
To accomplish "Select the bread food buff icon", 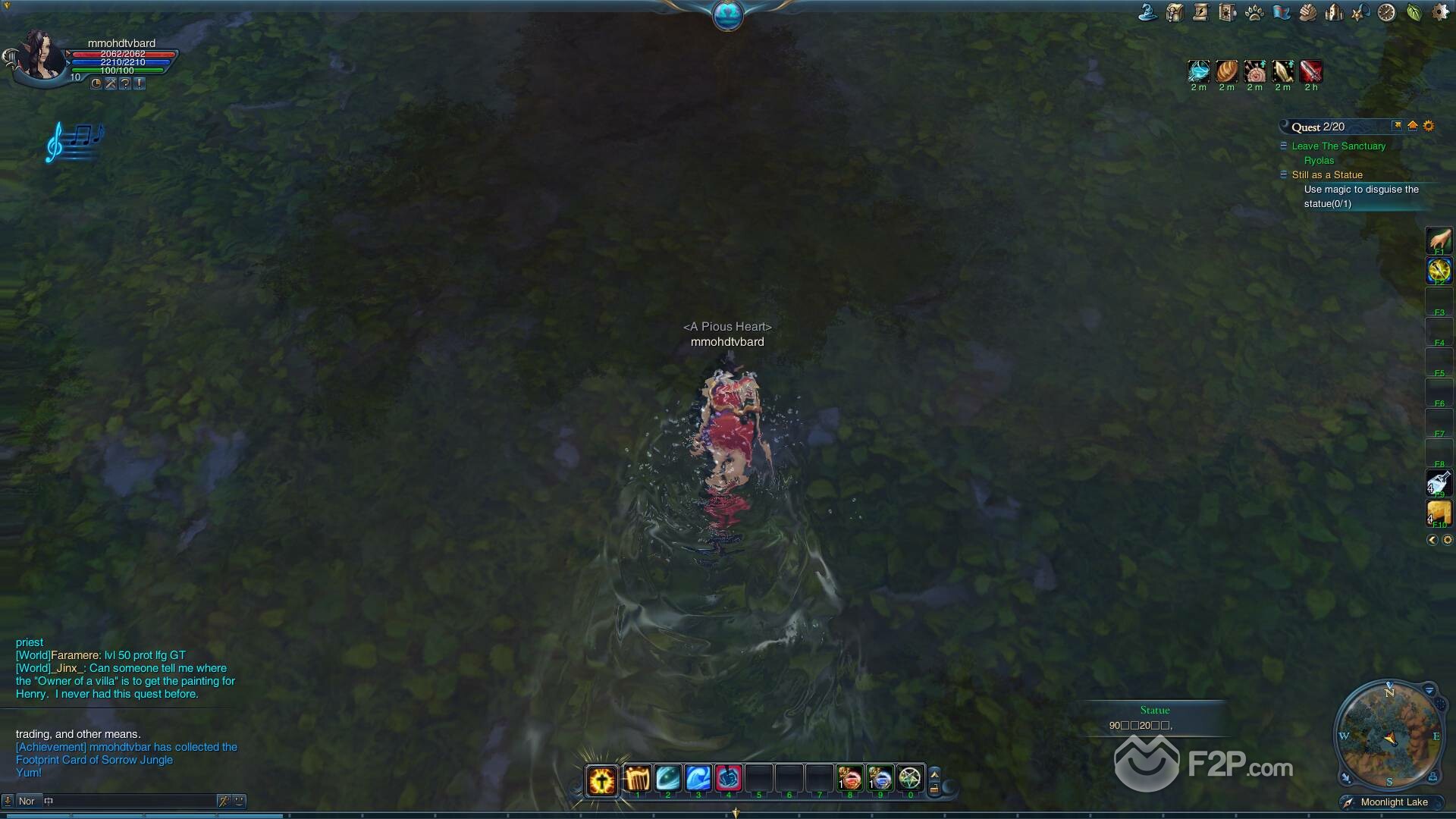I will click(1226, 71).
